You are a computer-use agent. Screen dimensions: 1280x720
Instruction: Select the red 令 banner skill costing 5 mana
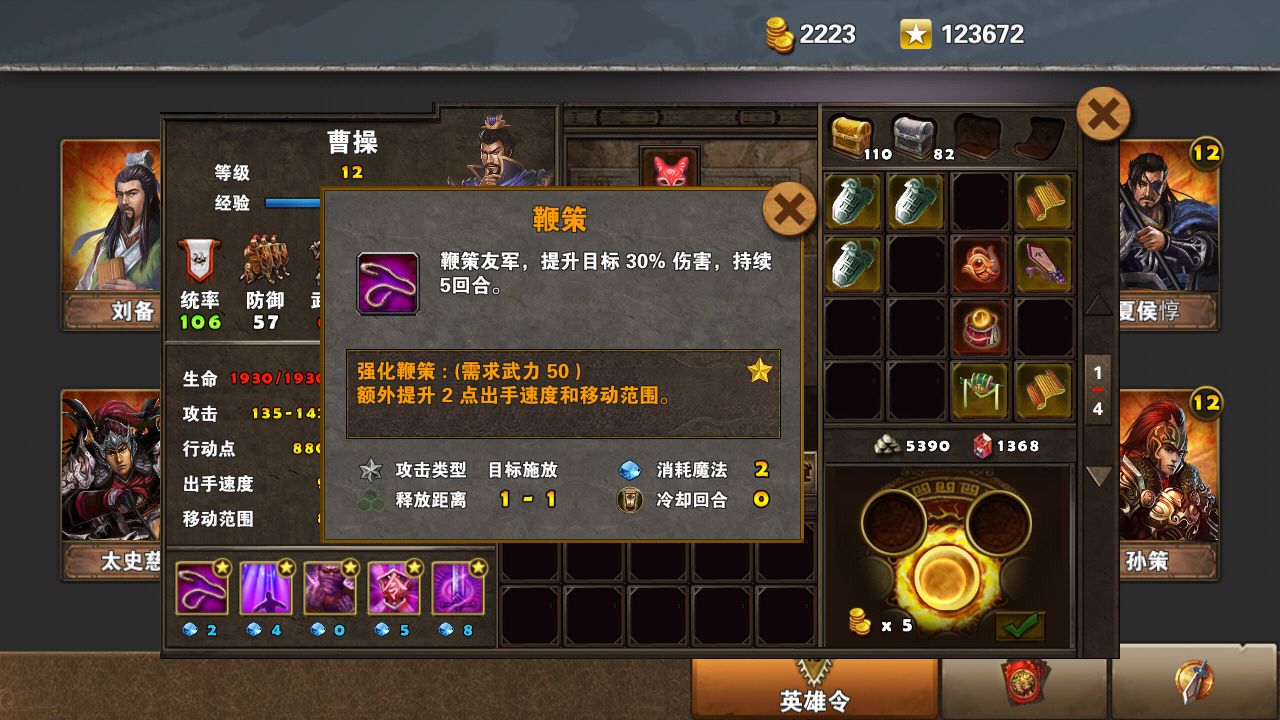coord(394,588)
